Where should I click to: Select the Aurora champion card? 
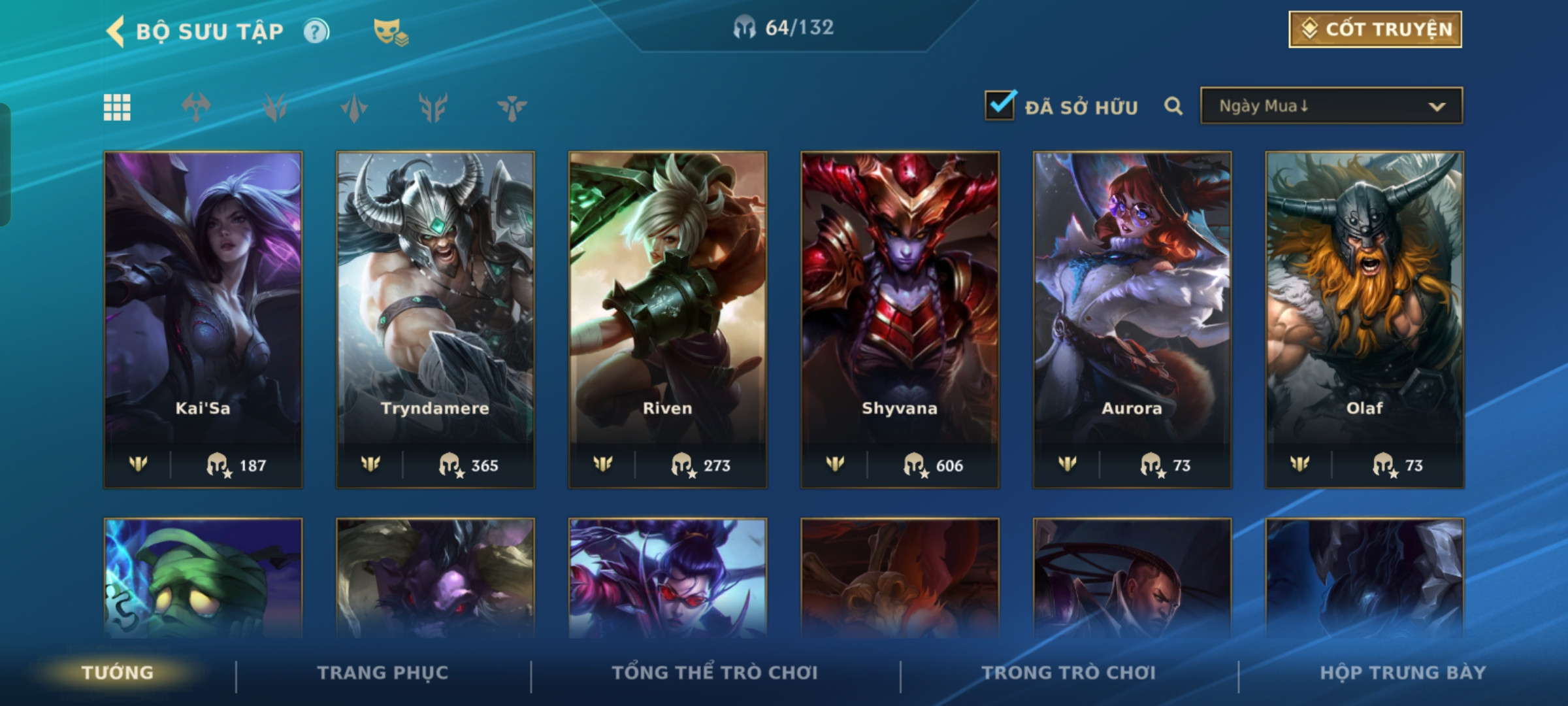click(1132, 319)
